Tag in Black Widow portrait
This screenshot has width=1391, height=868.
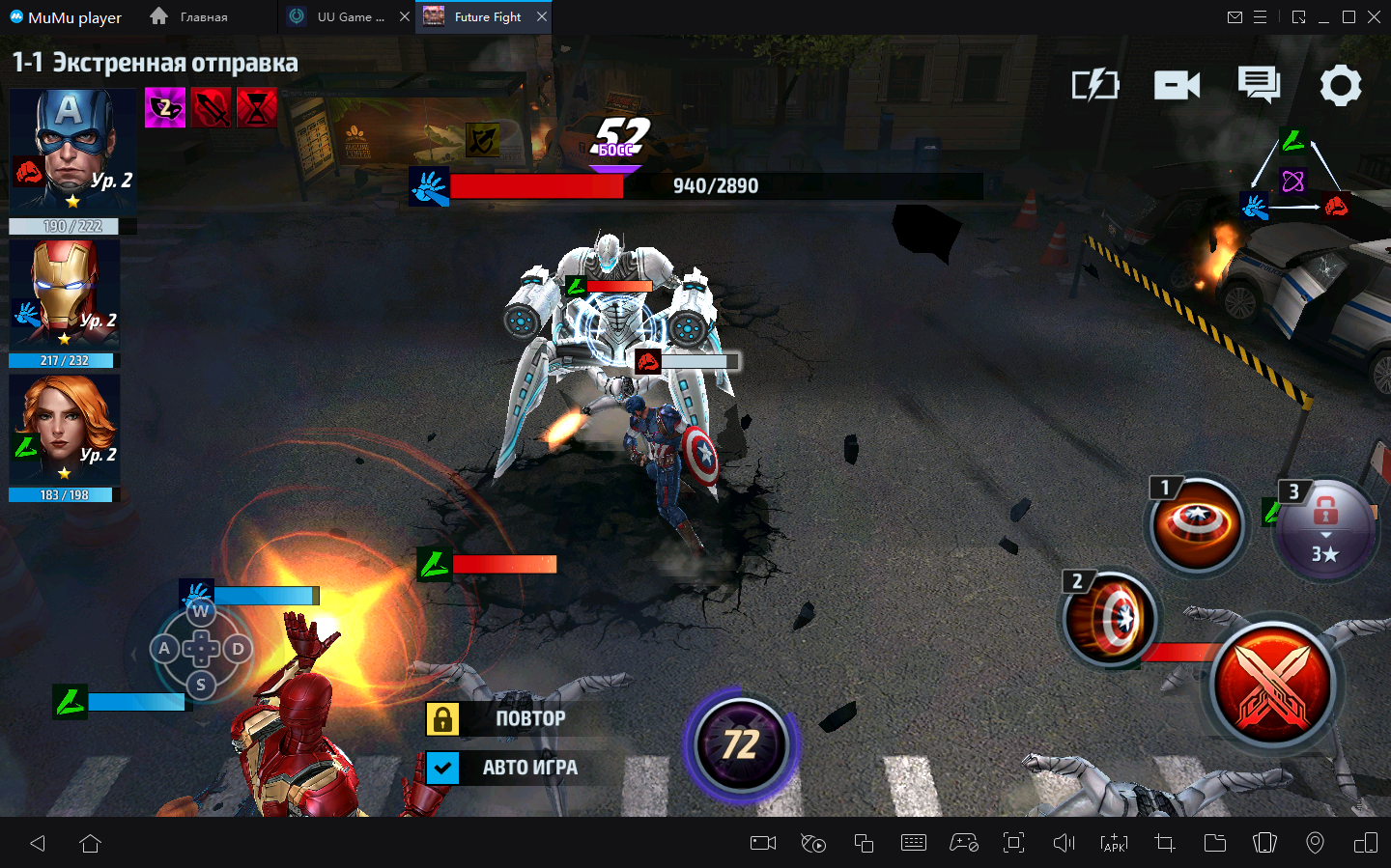pyautogui.click(x=65, y=430)
